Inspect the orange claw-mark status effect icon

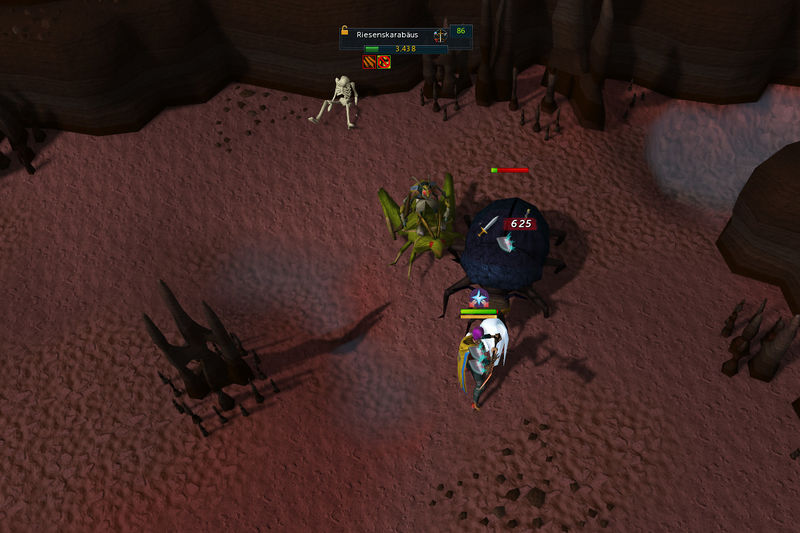[x=369, y=62]
